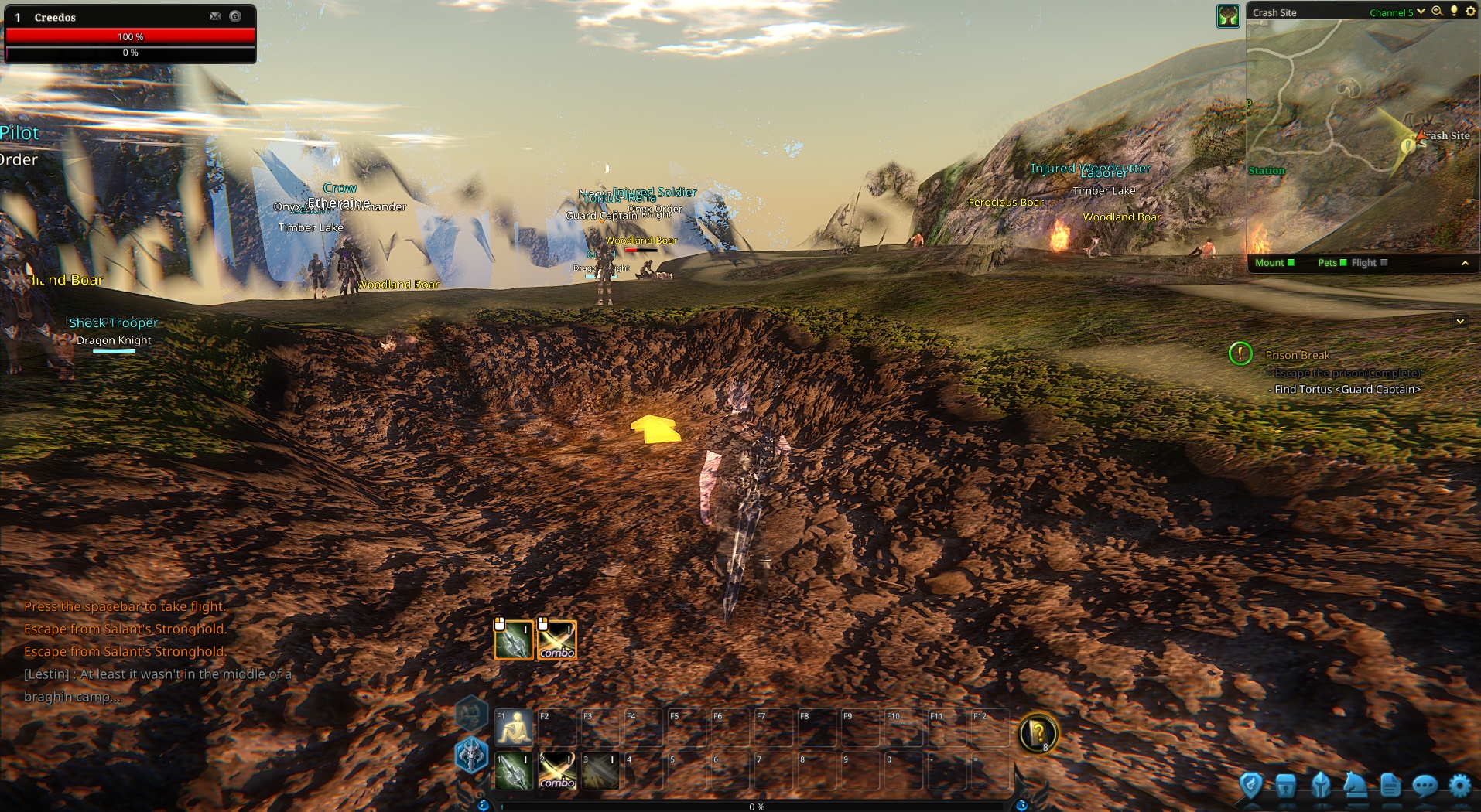Click the Crash Site title on the minimap
Image resolution: width=1481 pixels, height=812 pixels.
[x=1274, y=12]
